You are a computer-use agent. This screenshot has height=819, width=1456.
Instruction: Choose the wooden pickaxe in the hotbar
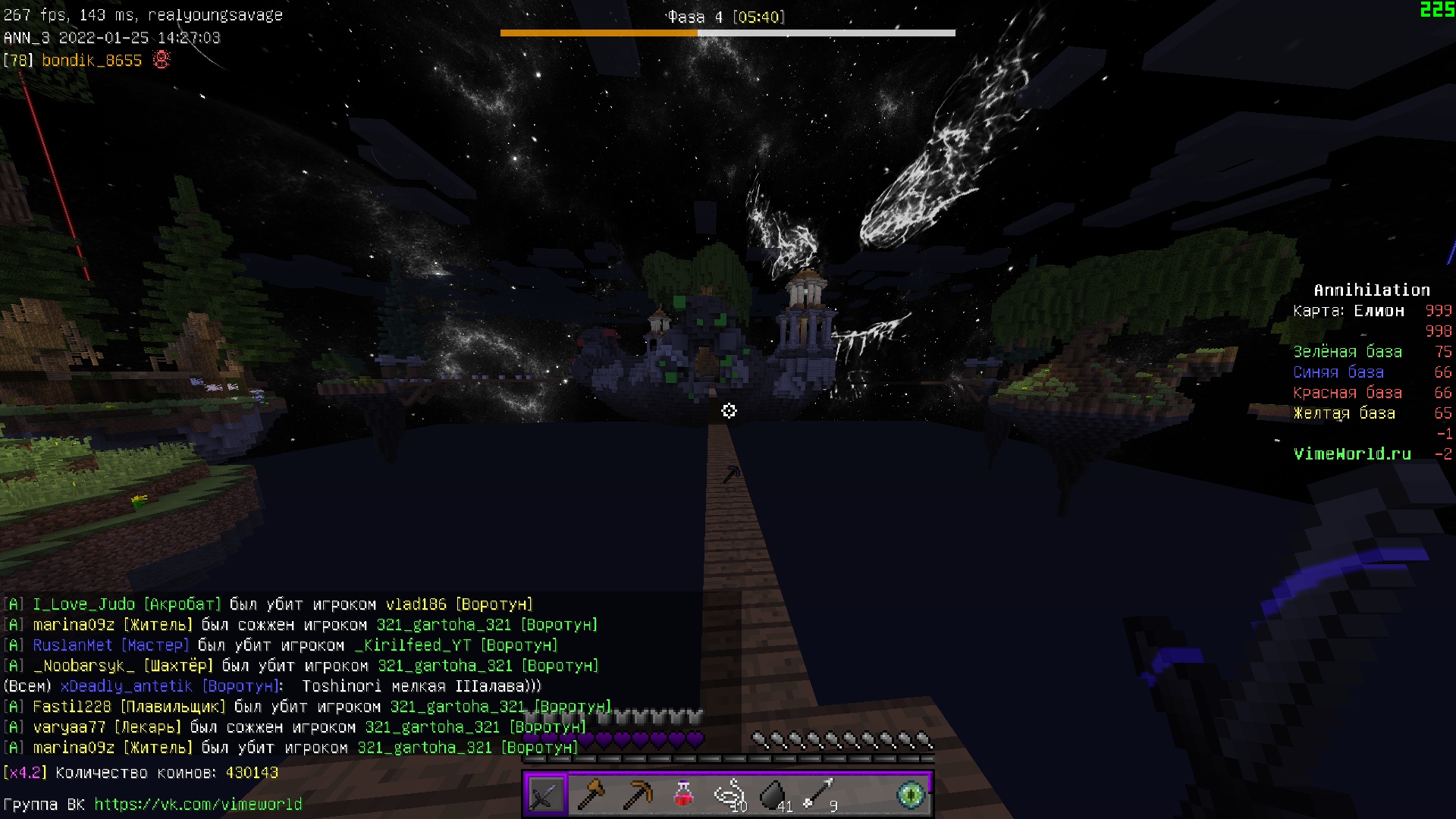pyautogui.click(x=637, y=795)
